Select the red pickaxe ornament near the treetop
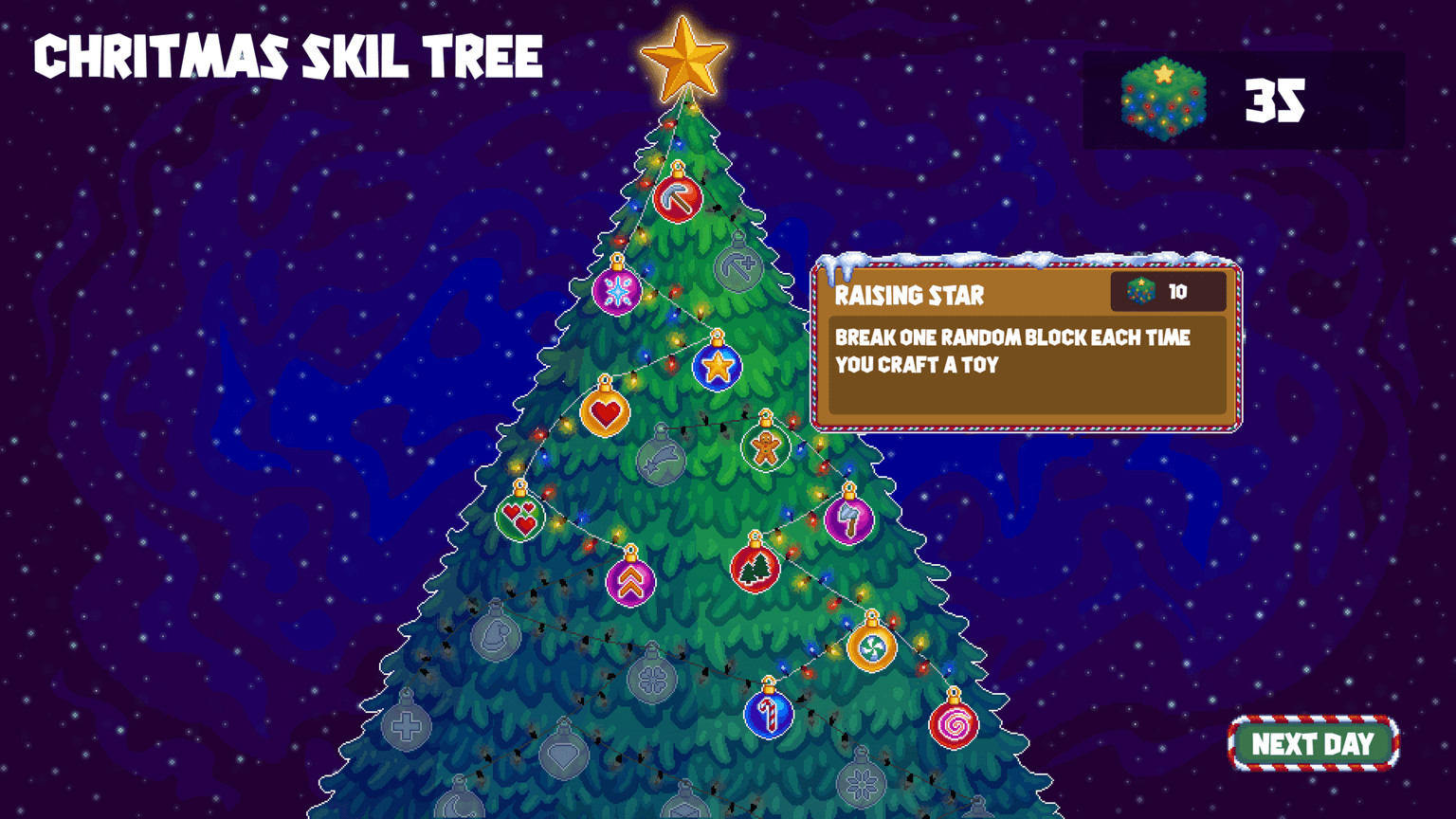1456x819 pixels. point(679,197)
